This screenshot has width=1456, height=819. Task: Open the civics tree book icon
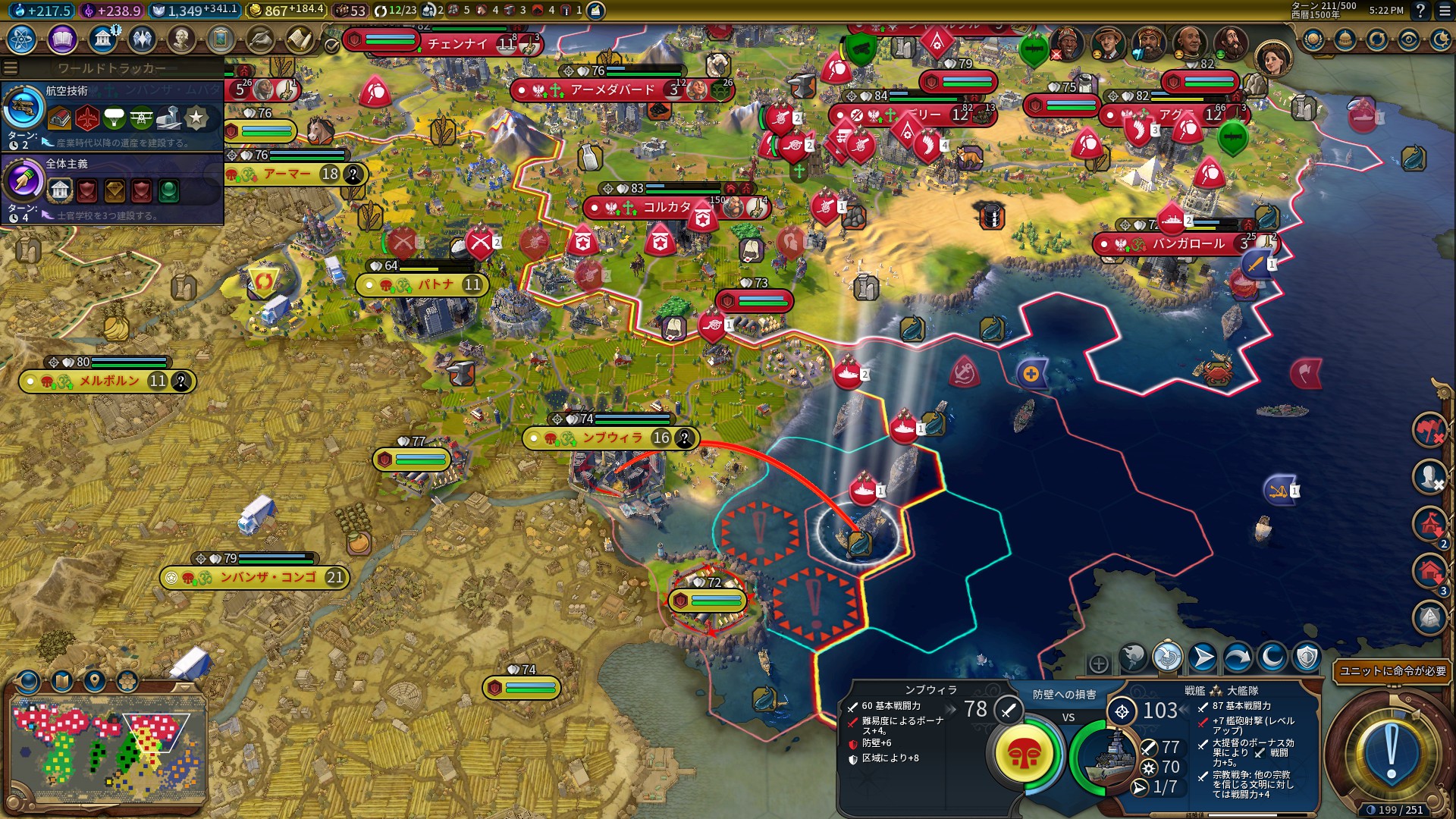62,39
